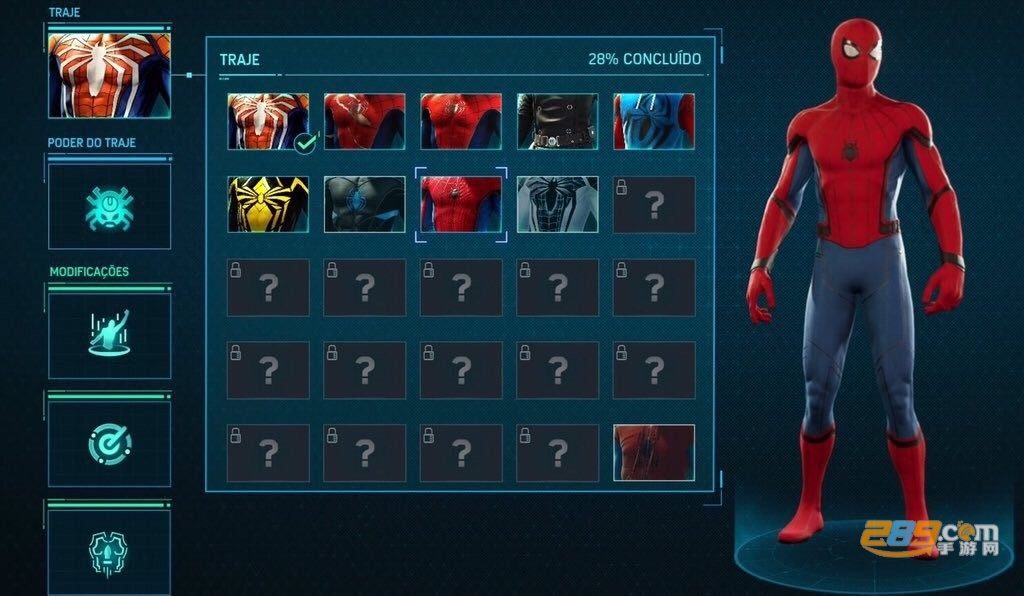This screenshot has height=596, width=1024.
Task: Select the torn red suit in last slot
Action: click(653, 452)
